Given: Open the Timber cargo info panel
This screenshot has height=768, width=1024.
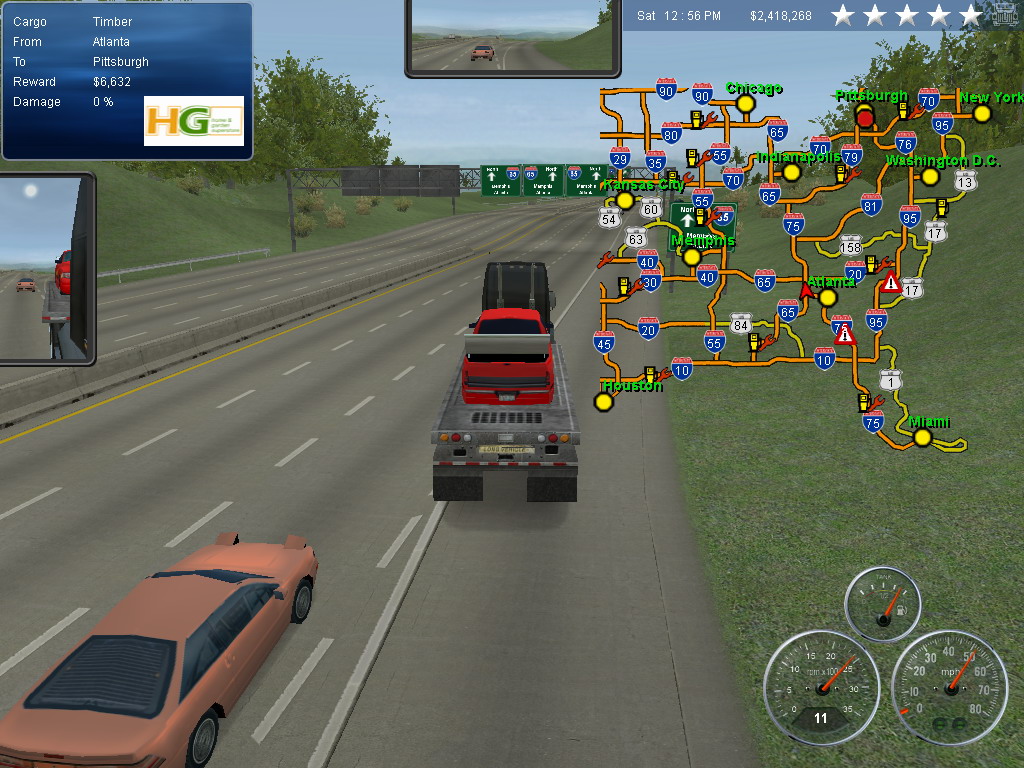Looking at the screenshot, I should (126, 81).
